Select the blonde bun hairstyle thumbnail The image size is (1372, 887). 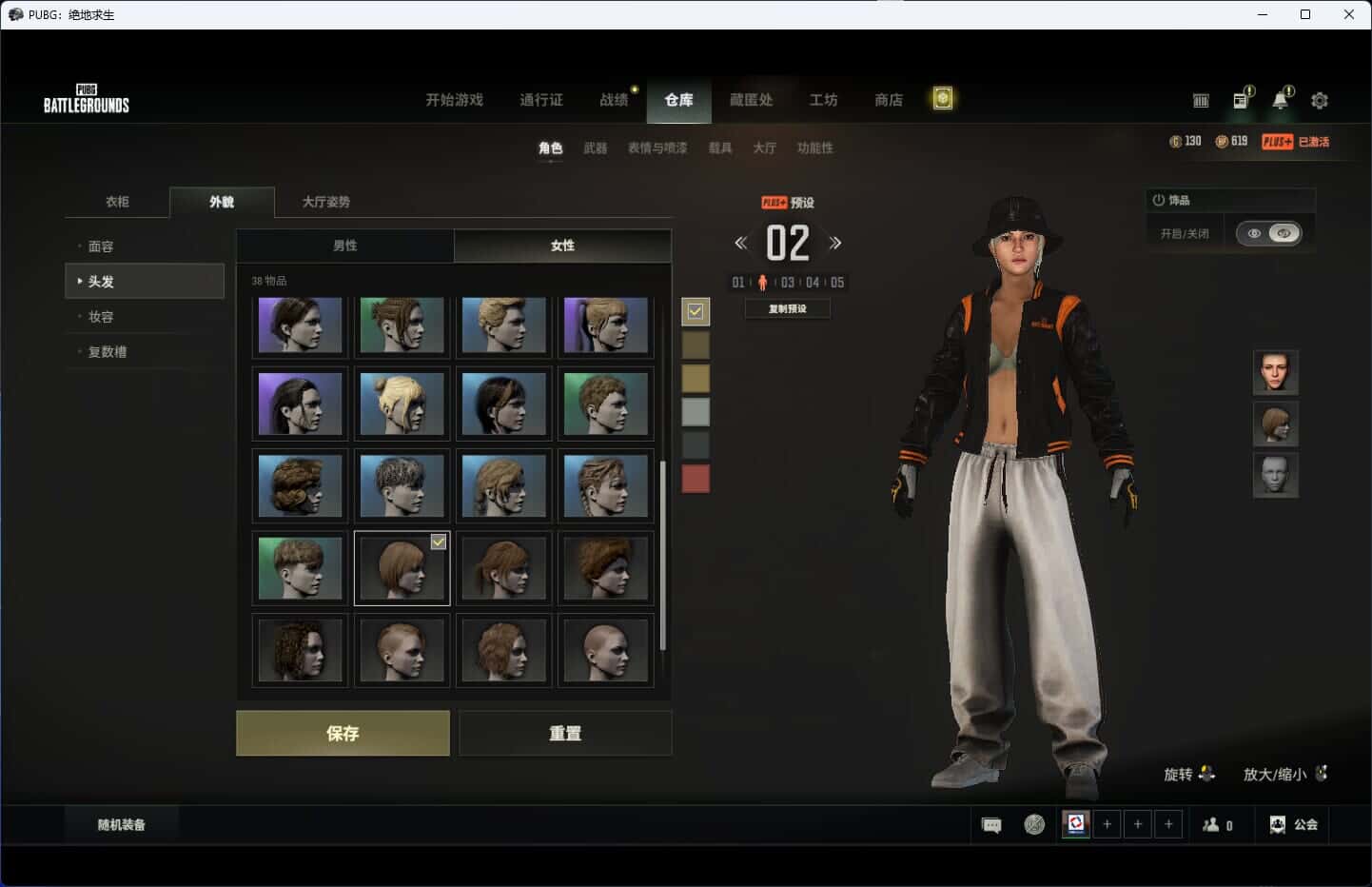(x=402, y=404)
